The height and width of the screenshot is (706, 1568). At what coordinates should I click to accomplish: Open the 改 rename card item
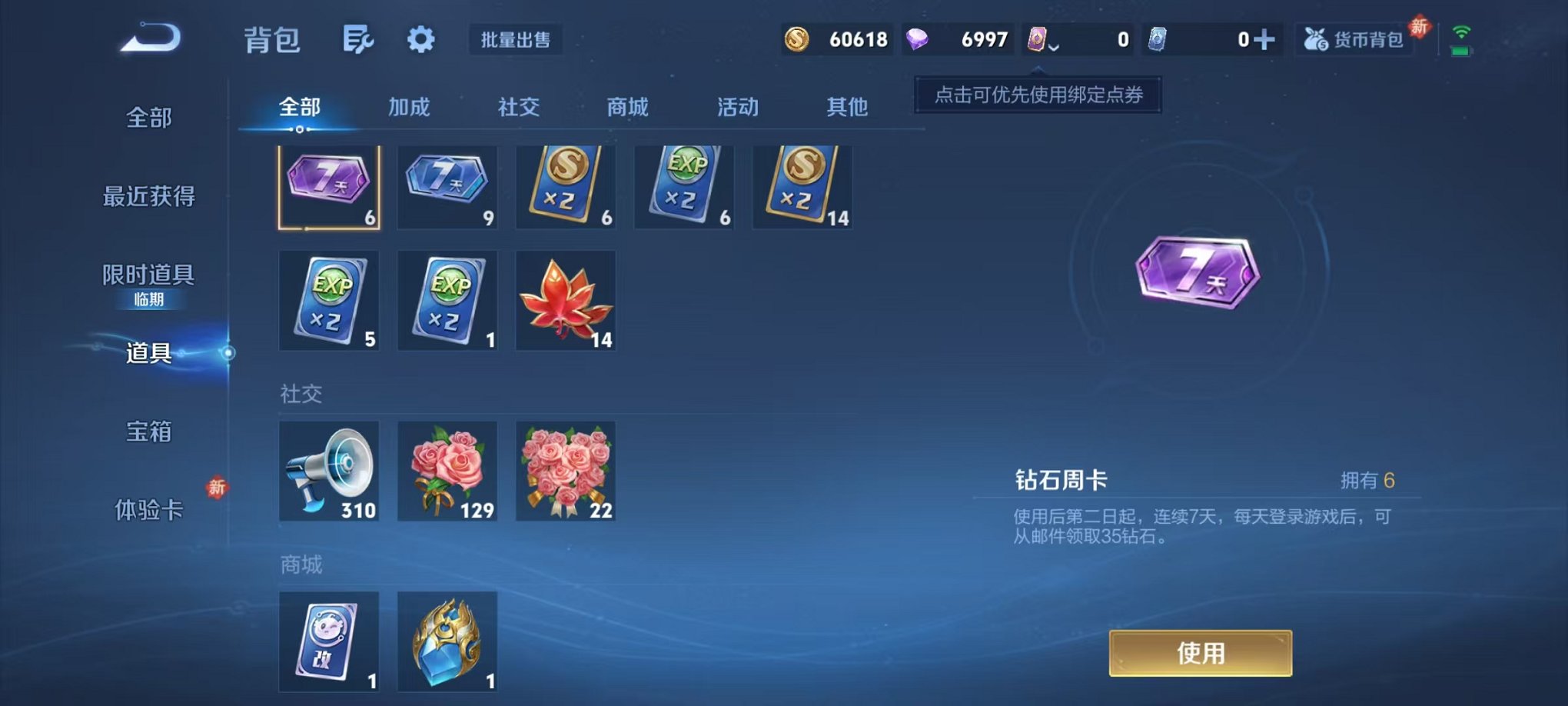tap(329, 643)
